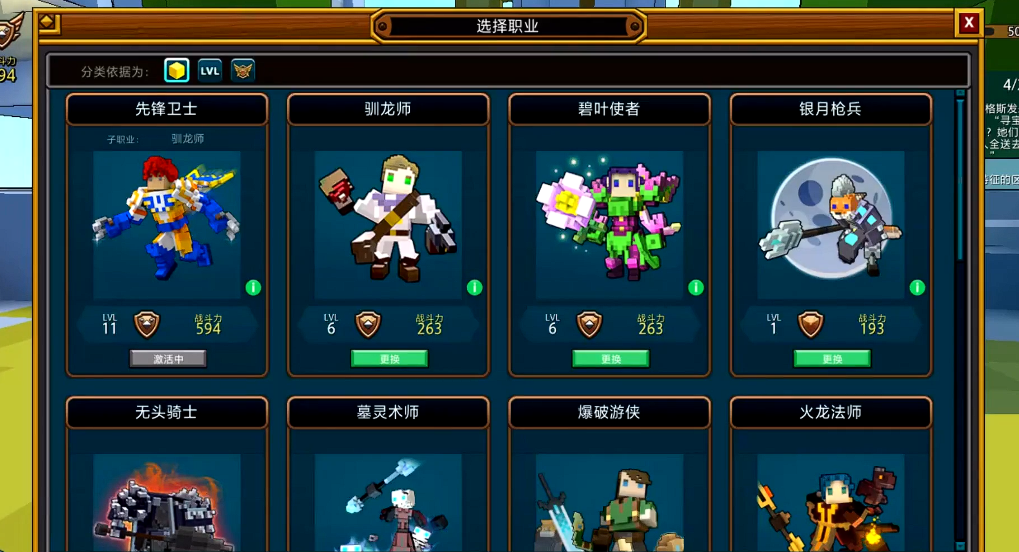Show info for 驯龙师 class
The height and width of the screenshot is (552, 1019).
[x=474, y=288]
